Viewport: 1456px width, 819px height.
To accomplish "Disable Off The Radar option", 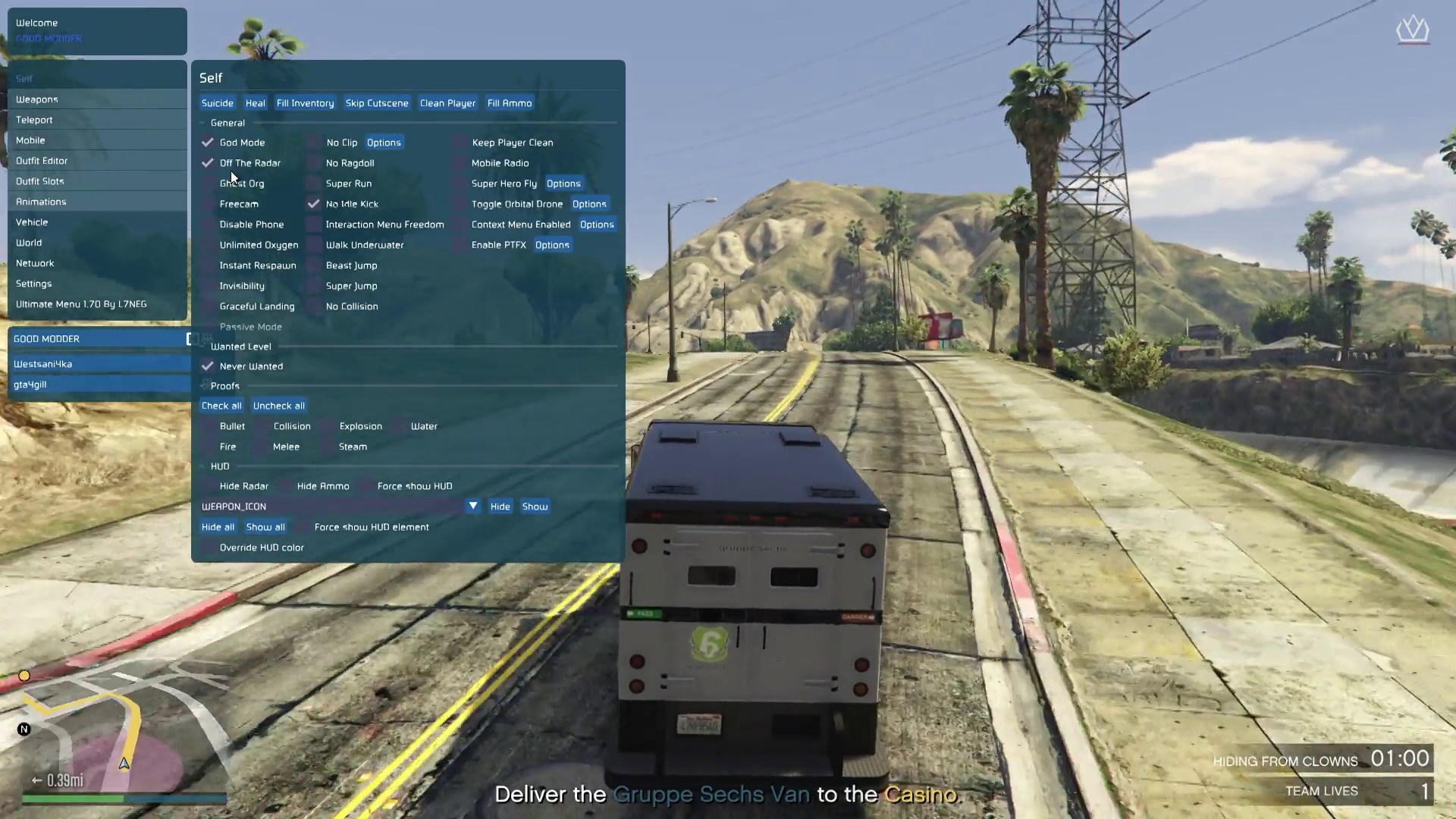I will 208,163.
